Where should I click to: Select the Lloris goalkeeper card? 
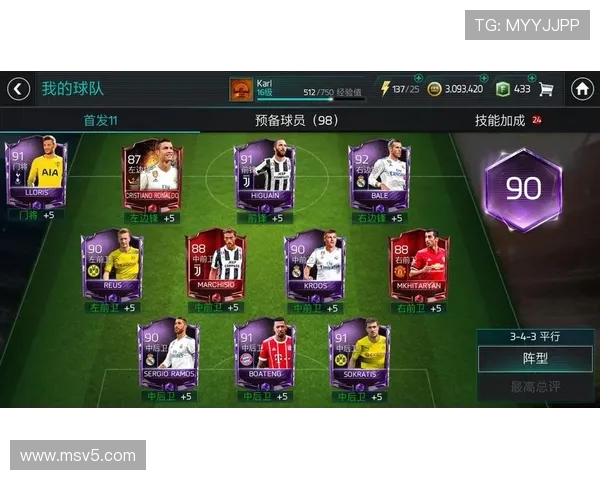coord(36,173)
